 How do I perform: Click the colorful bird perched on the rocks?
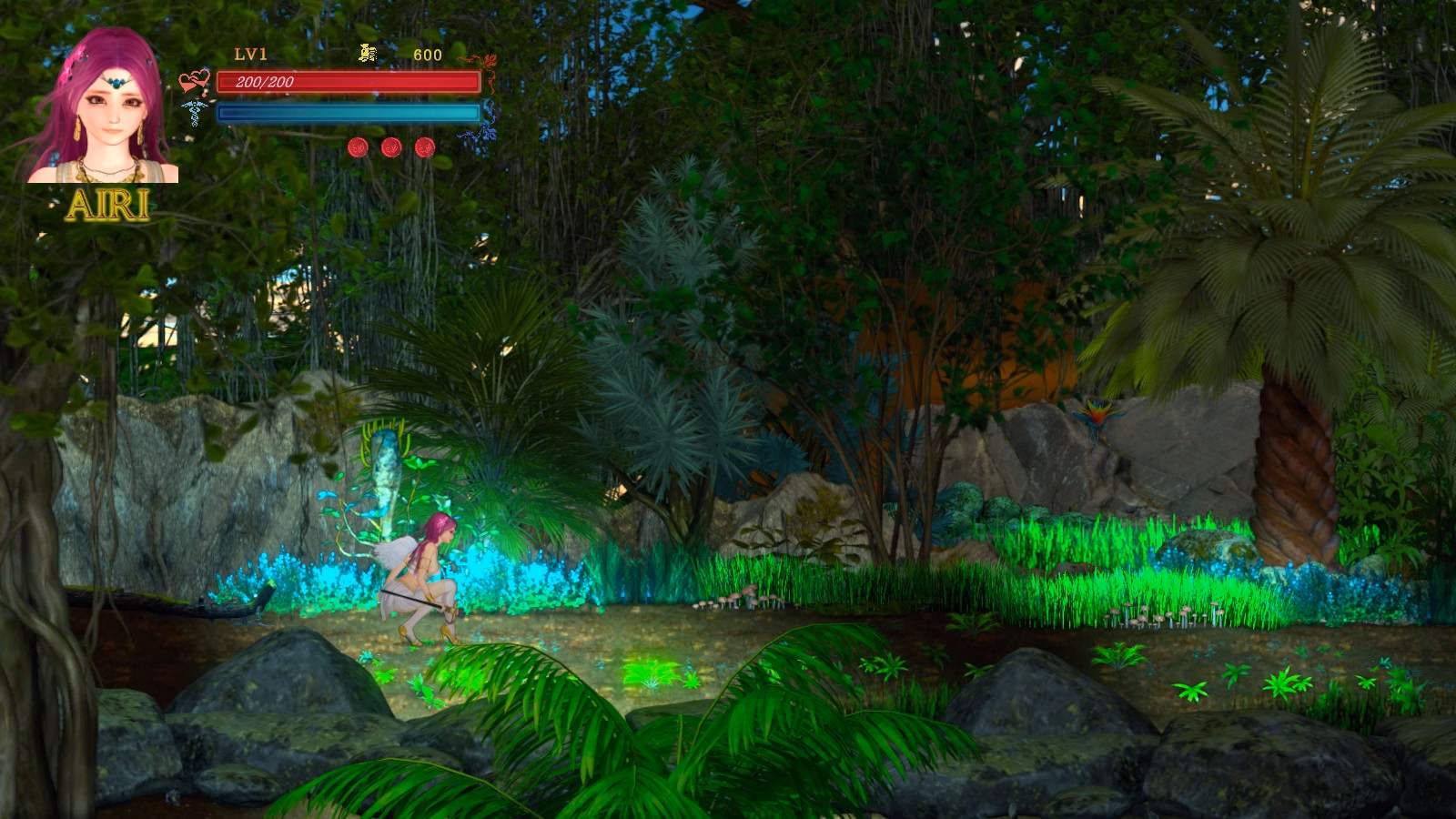(x=1097, y=415)
